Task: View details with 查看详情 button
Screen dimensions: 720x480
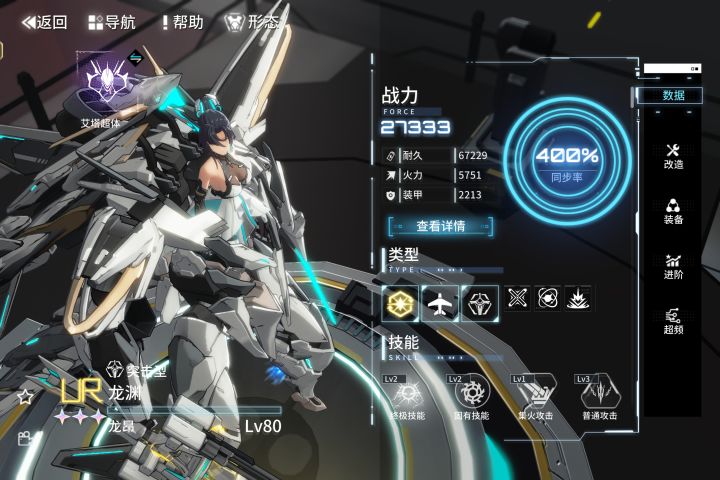Action: pyautogui.click(x=441, y=226)
